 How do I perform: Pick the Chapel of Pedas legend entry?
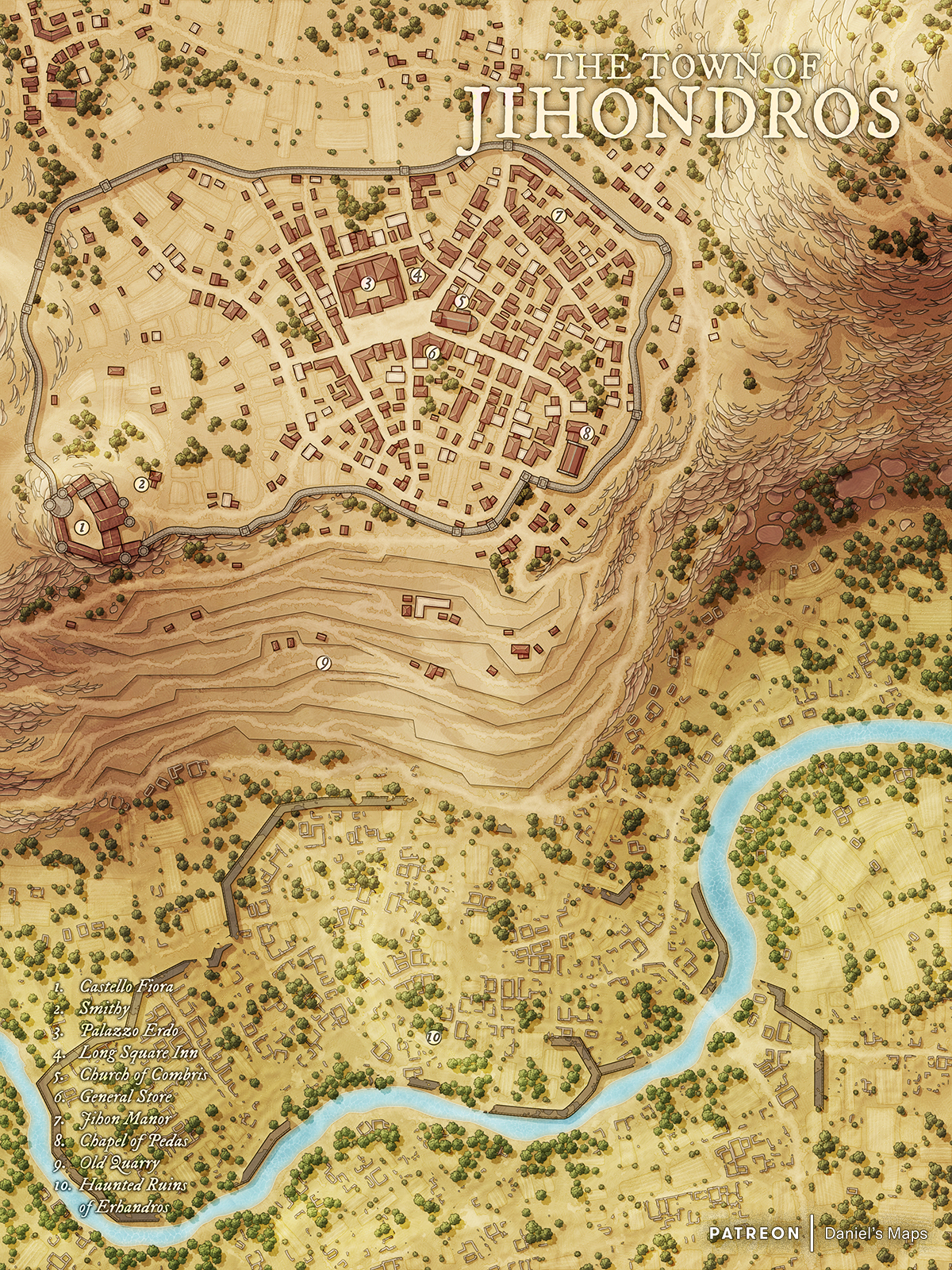coord(134,1141)
